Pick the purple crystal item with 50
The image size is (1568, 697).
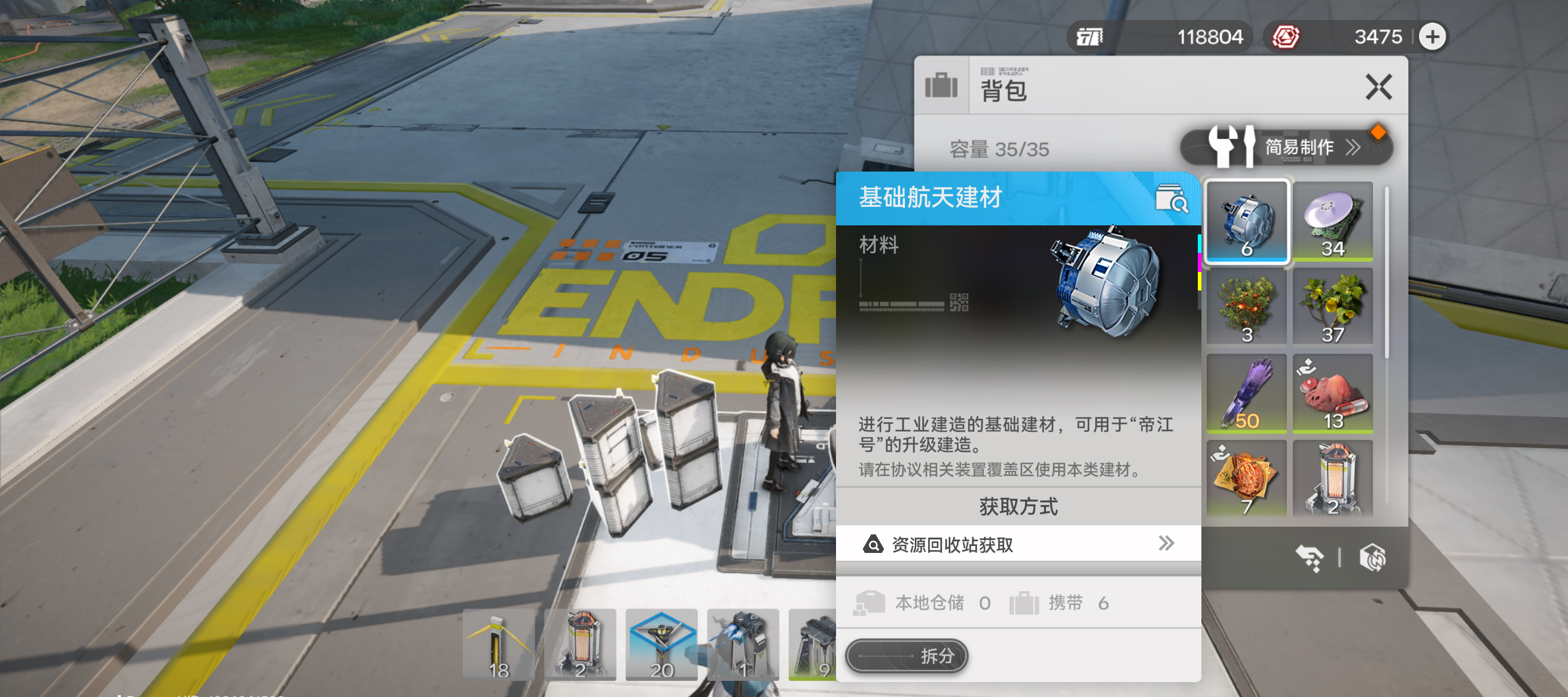tap(1247, 393)
